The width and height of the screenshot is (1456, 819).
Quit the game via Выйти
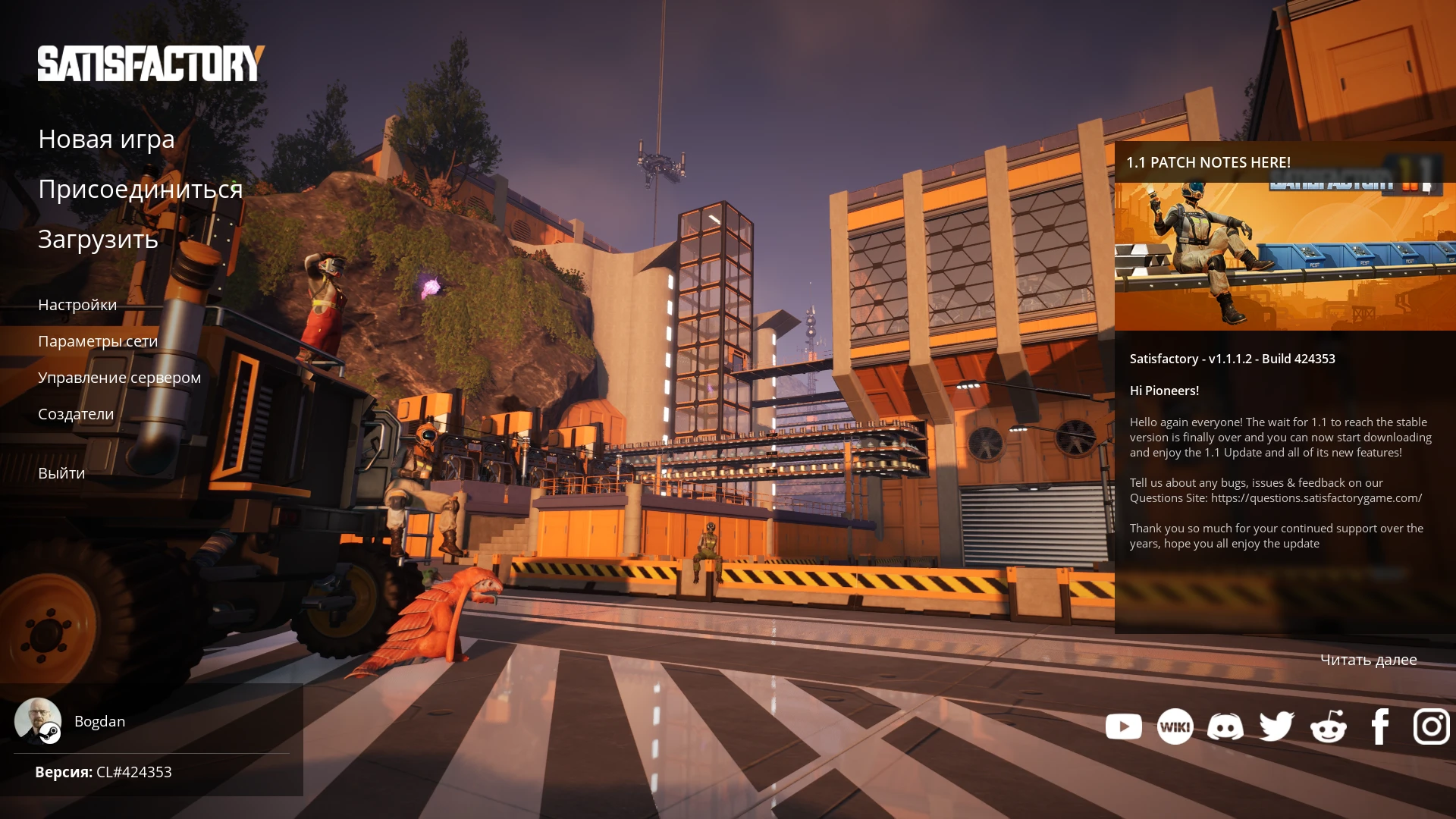click(x=61, y=472)
